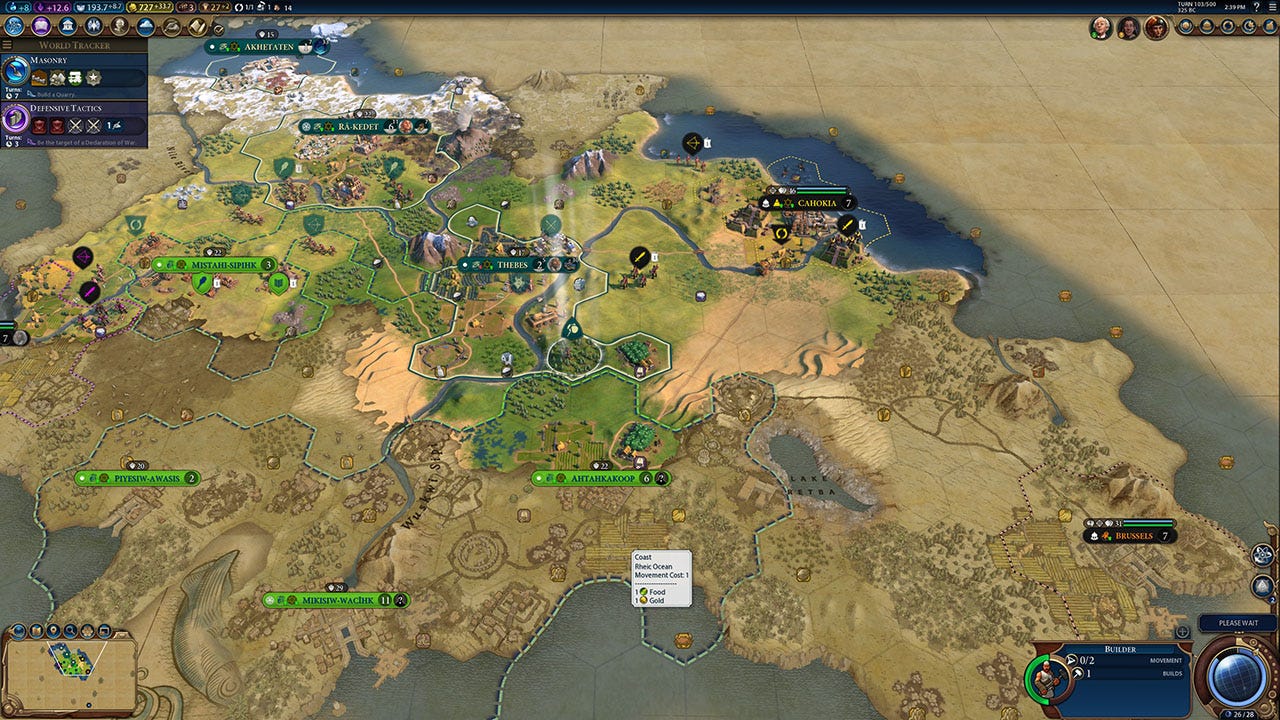Open the Civics tree
Viewport: 1280px width, 720px height.
pyautogui.click(x=40, y=25)
